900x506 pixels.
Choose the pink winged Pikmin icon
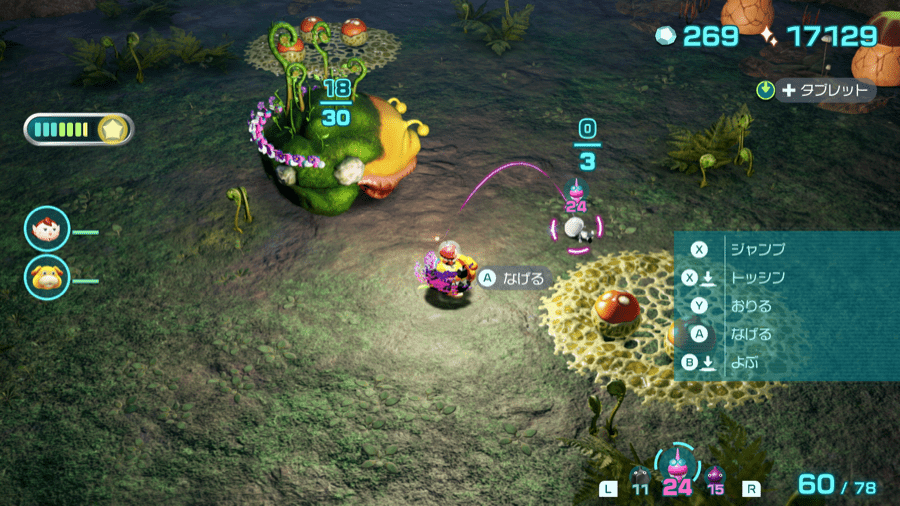(x=677, y=466)
